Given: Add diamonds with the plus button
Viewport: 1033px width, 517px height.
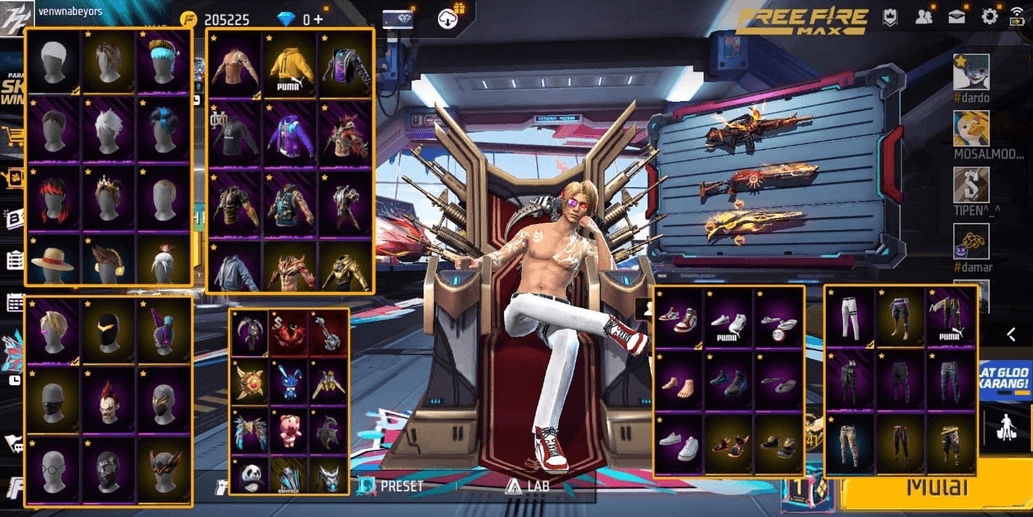Looking at the screenshot, I should (x=318, y=19).
